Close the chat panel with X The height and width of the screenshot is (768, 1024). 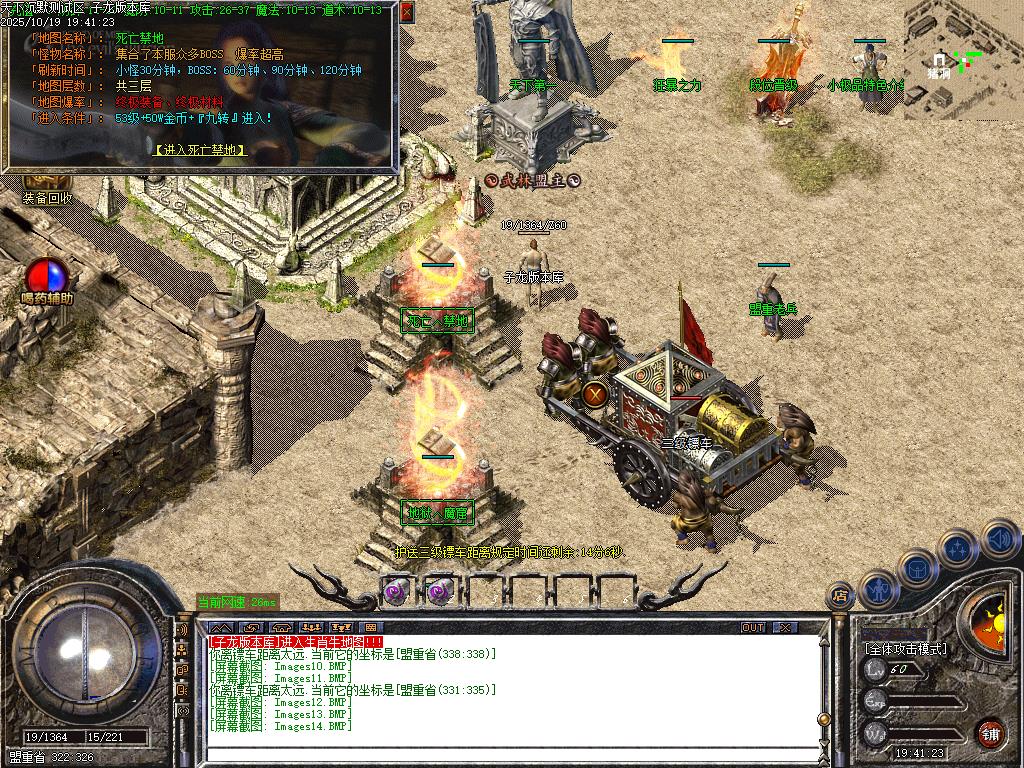[786, 628]
